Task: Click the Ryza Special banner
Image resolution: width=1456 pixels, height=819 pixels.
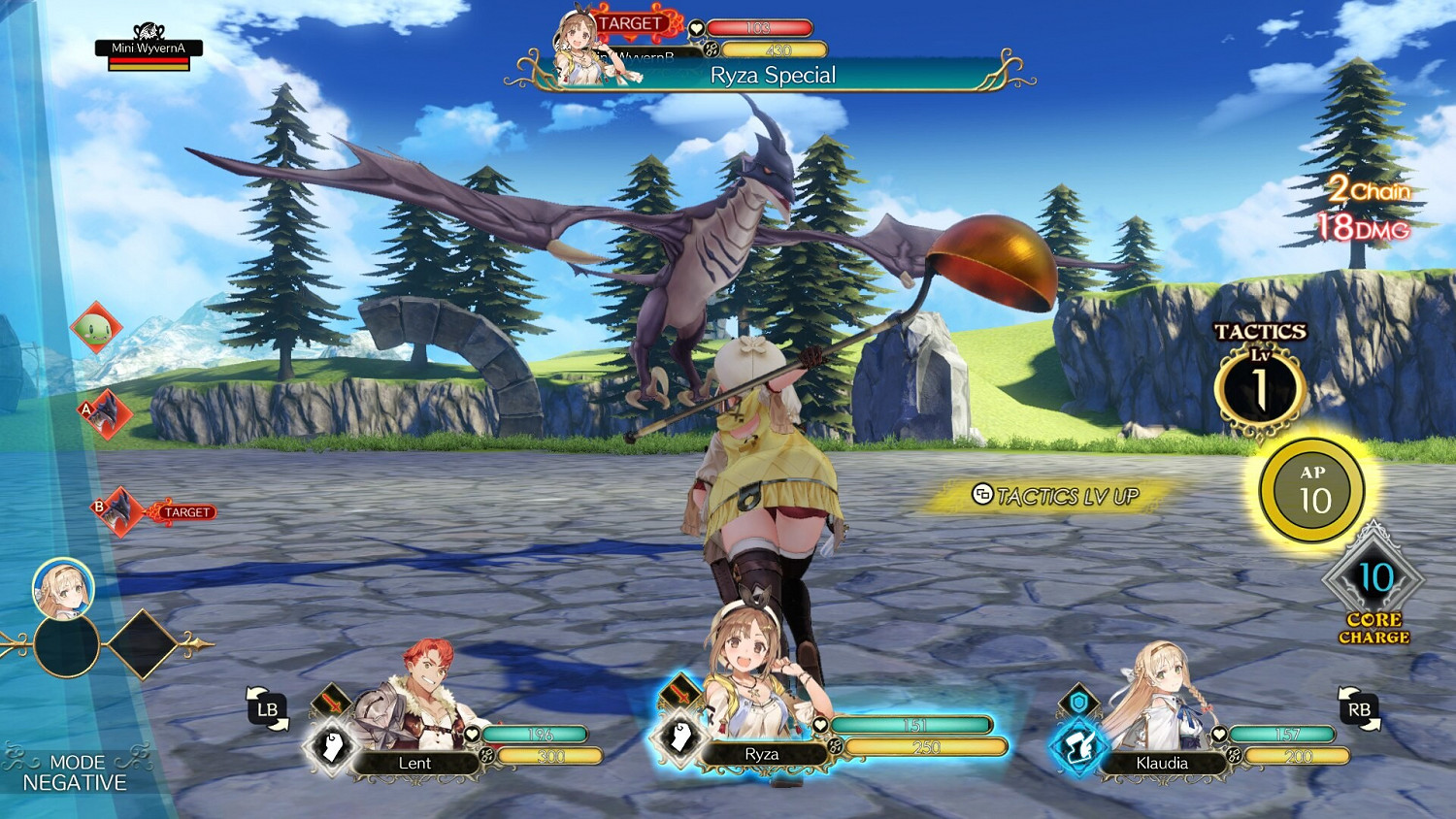Action: point(772,75)
